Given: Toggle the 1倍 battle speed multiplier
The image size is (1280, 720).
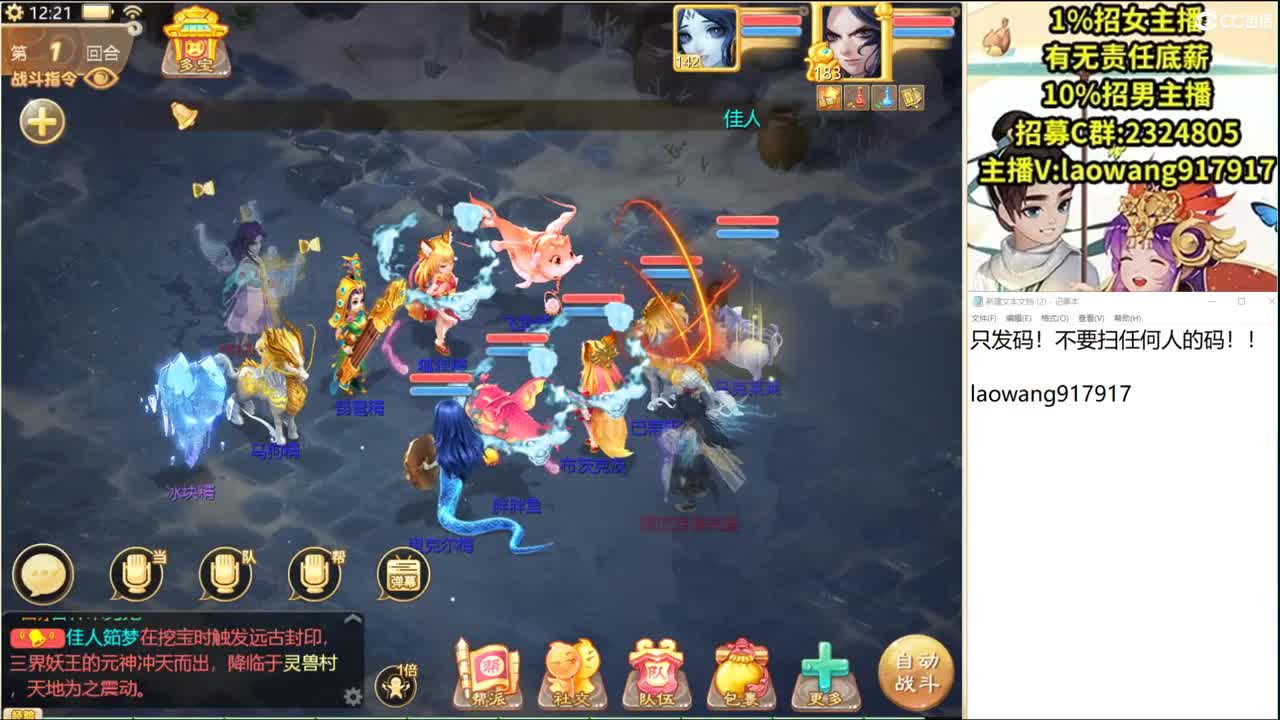Looking at the screenshot, I should tap(395, 684).
